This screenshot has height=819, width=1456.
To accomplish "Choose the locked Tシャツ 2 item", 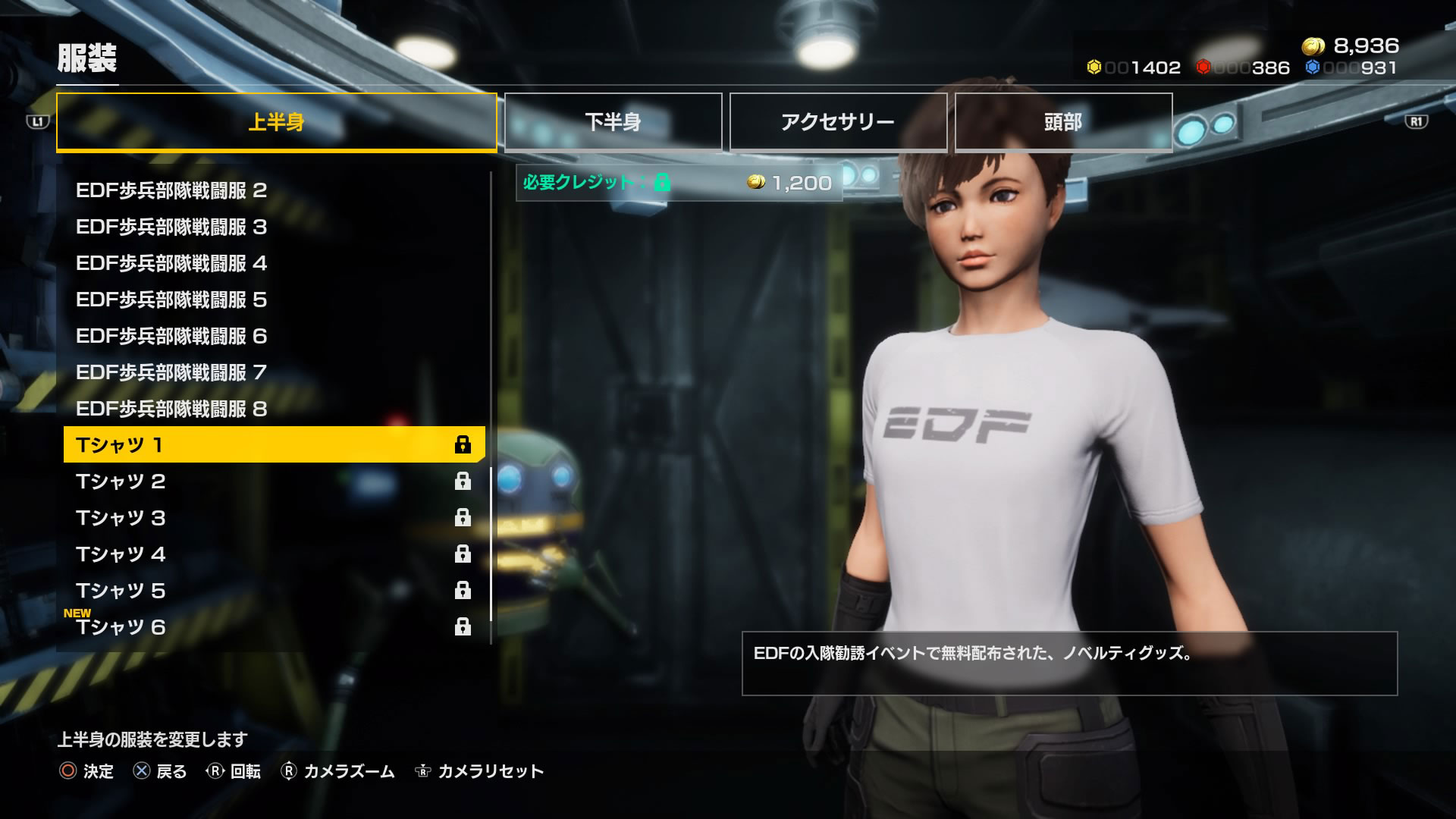I will [x=273, y=482].
